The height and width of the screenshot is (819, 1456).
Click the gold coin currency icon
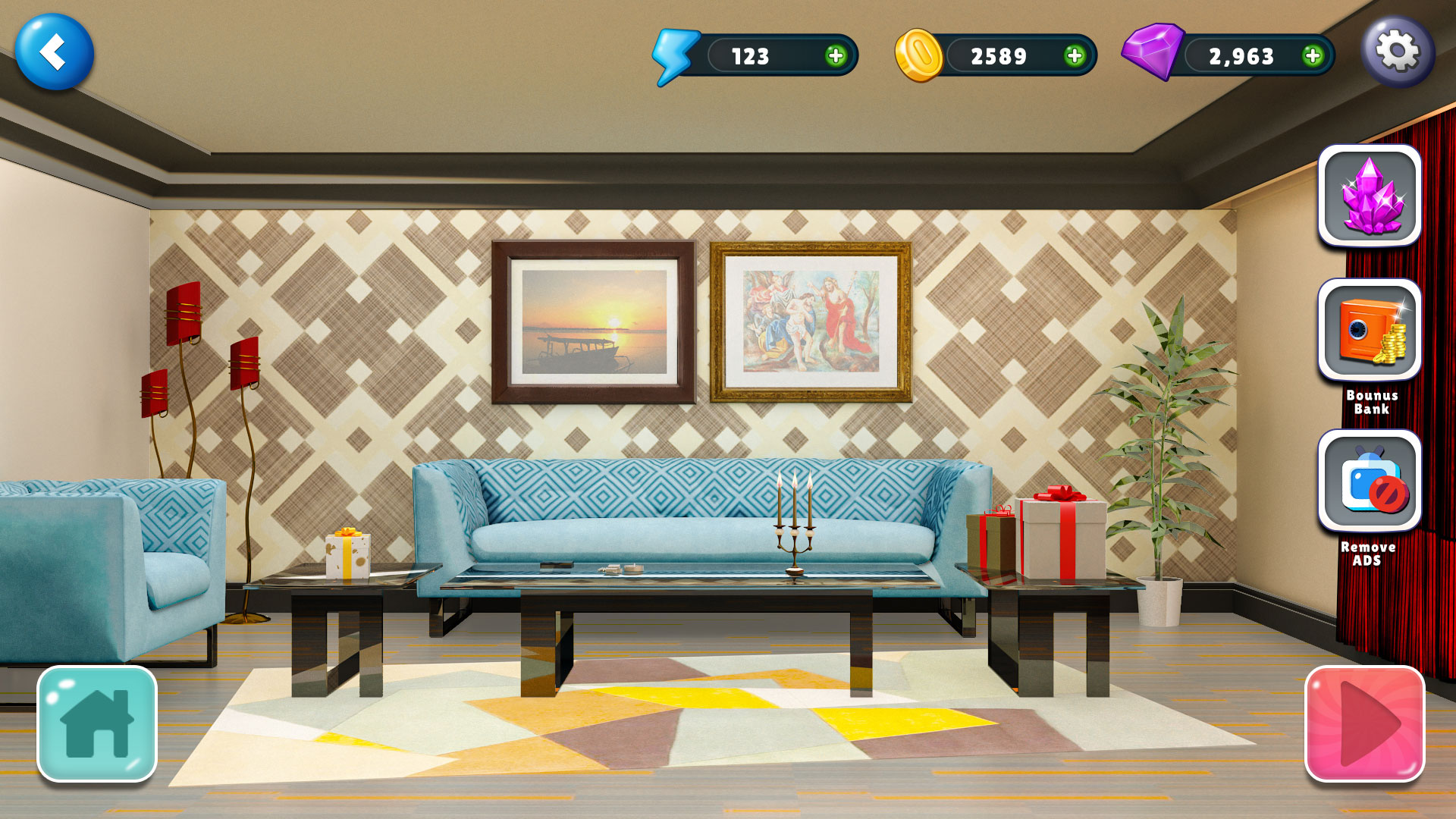pos(921,55)
